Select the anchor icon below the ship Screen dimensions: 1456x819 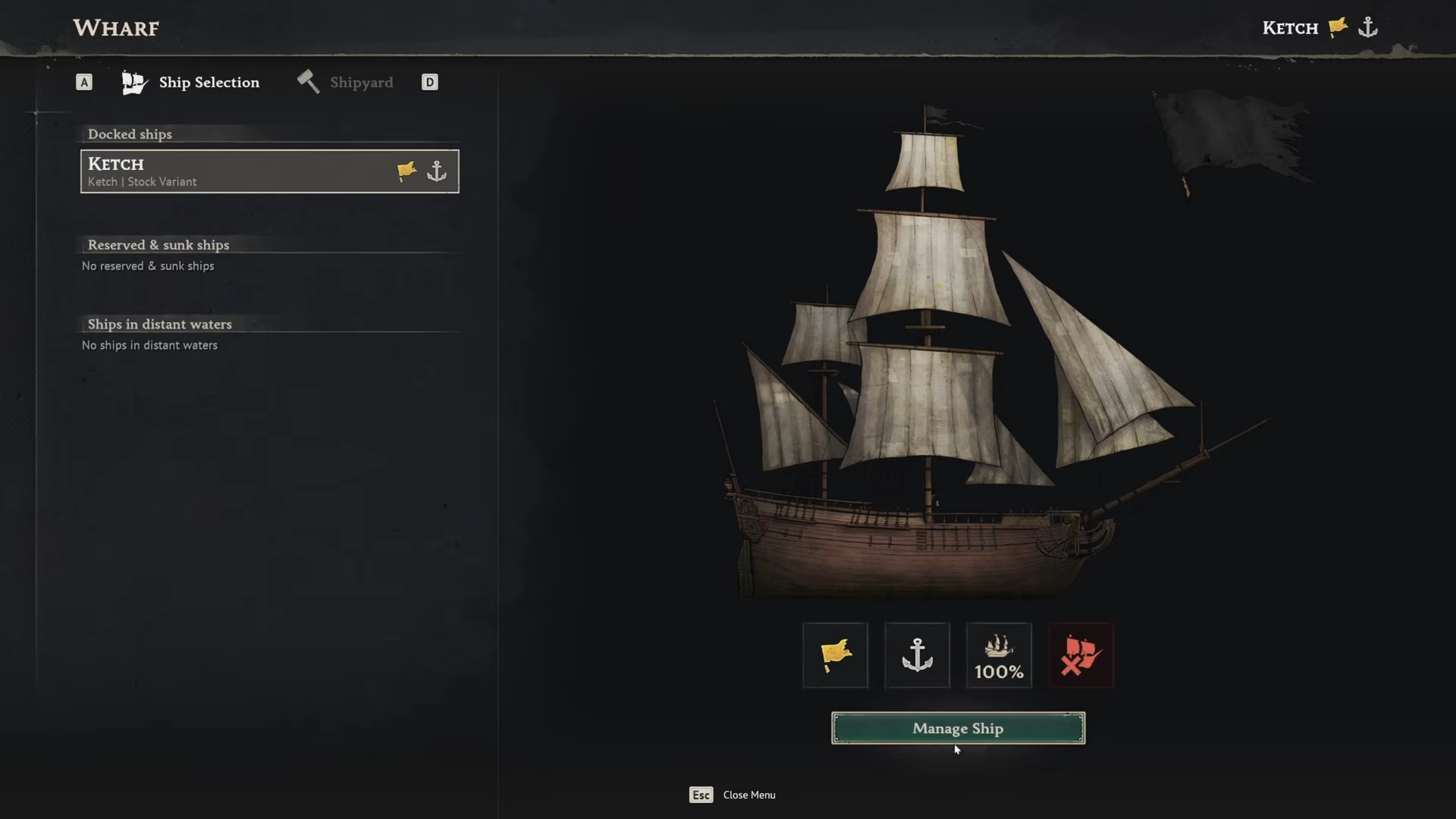pos(917,655)
